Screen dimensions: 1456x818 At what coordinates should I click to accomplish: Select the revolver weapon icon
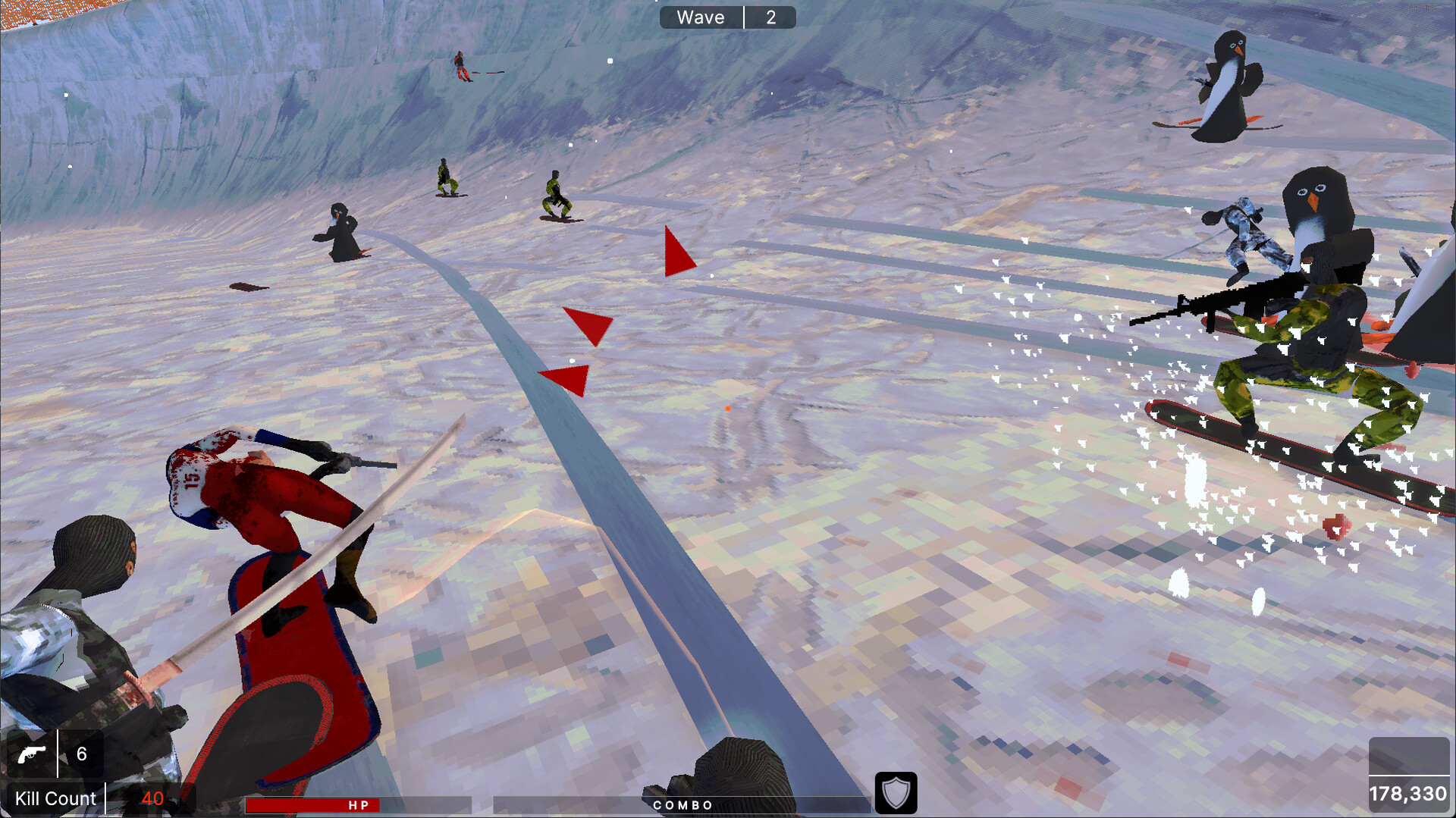[x=32, y=754]
